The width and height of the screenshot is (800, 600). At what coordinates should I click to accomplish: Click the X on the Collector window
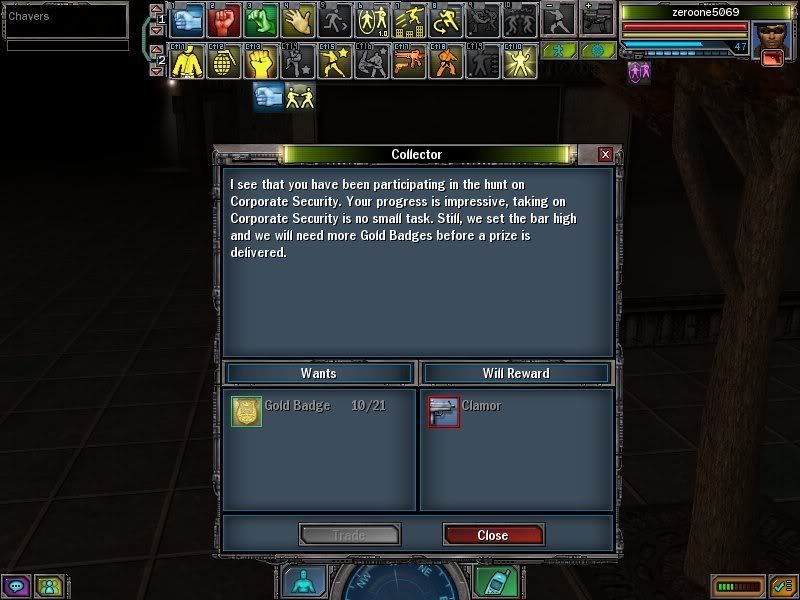tap(605, 155)
